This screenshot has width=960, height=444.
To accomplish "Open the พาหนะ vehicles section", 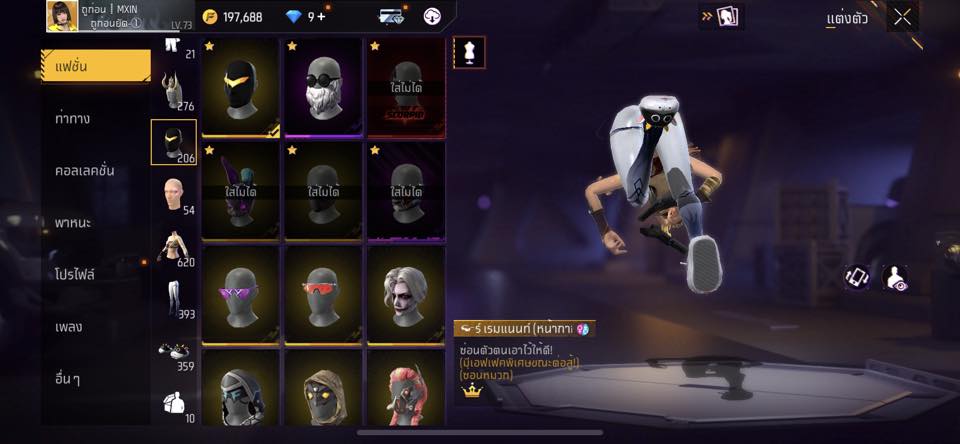I will pos(73,222).
